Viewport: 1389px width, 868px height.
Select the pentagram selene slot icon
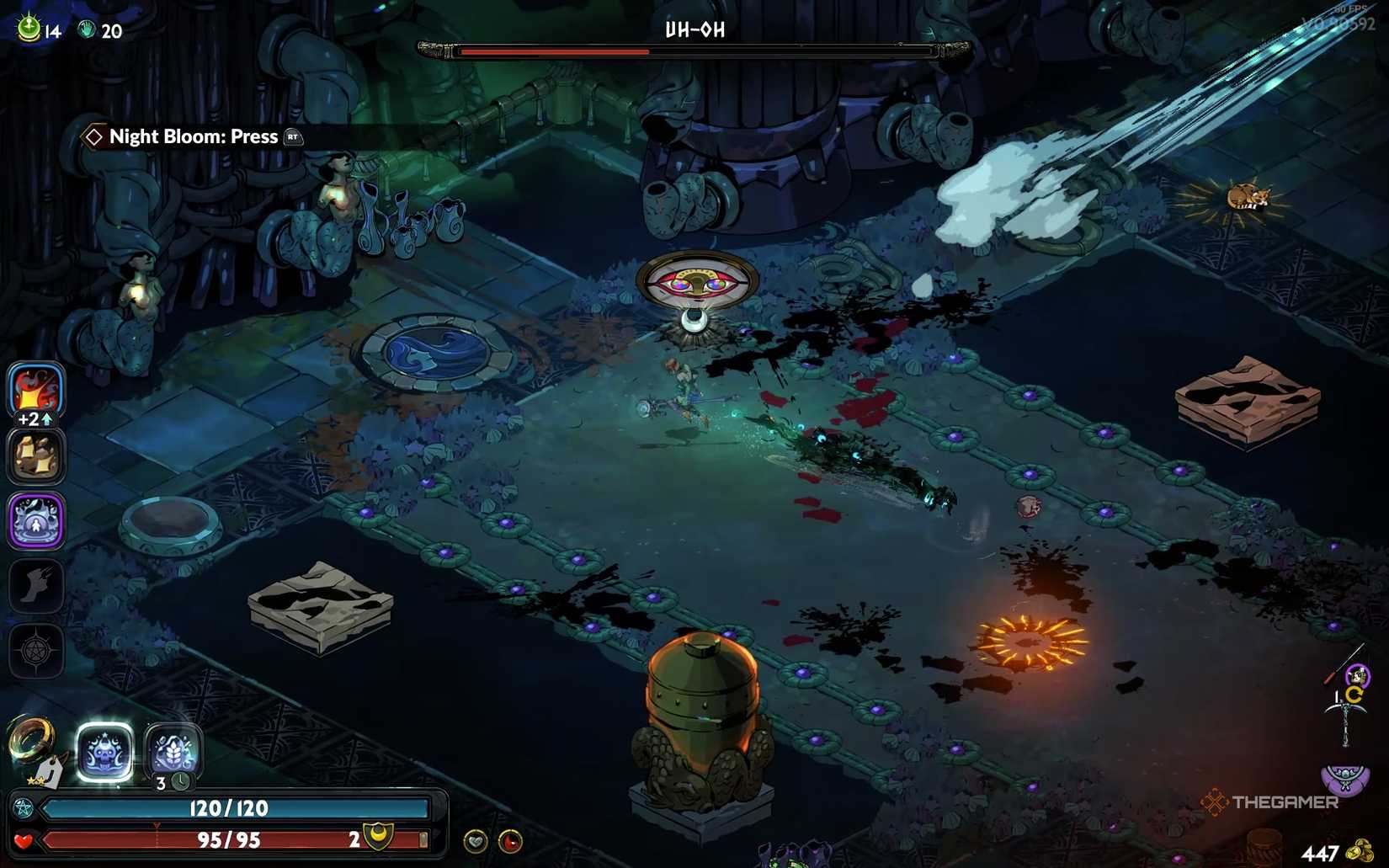coord(35,650)
